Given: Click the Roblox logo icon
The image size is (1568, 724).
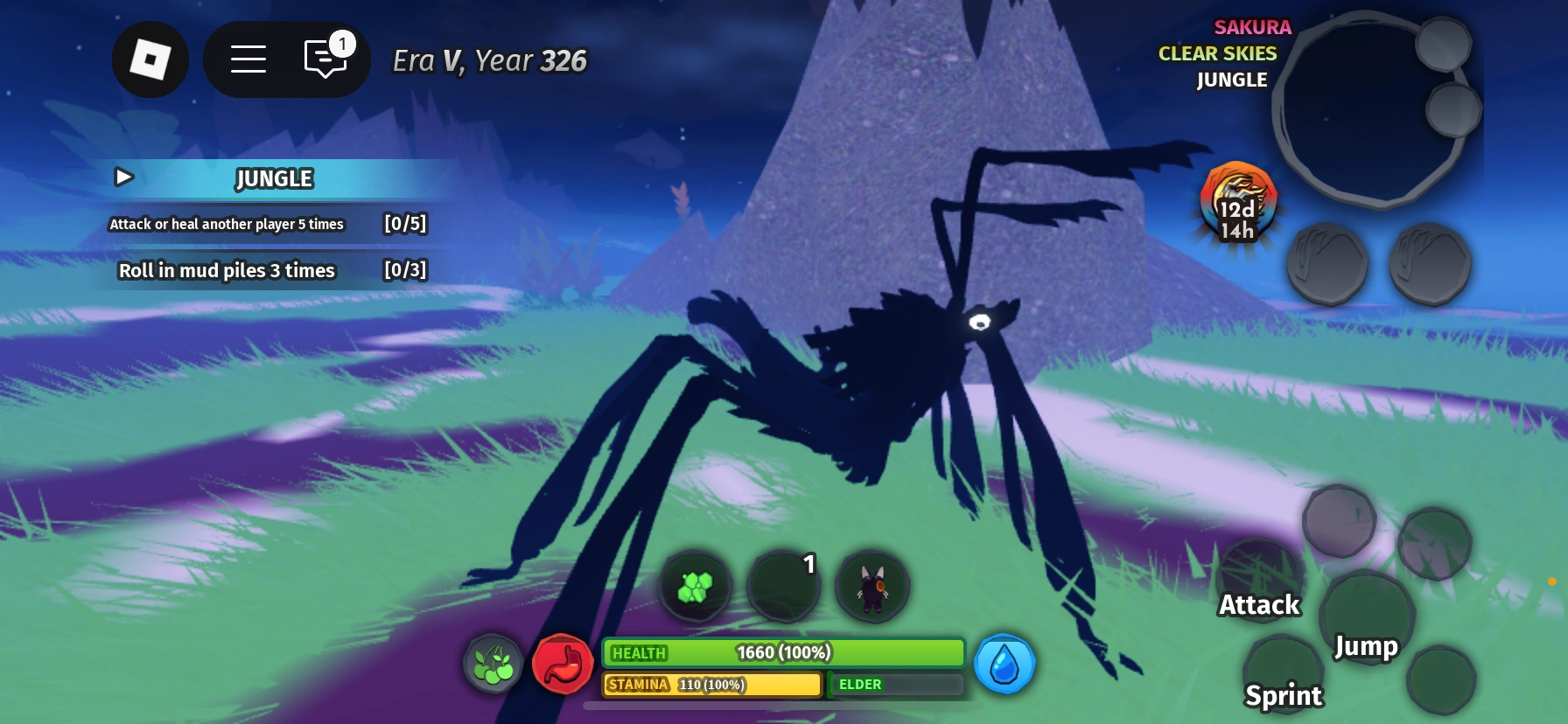Looking at the screenshot, I should 150,59.
